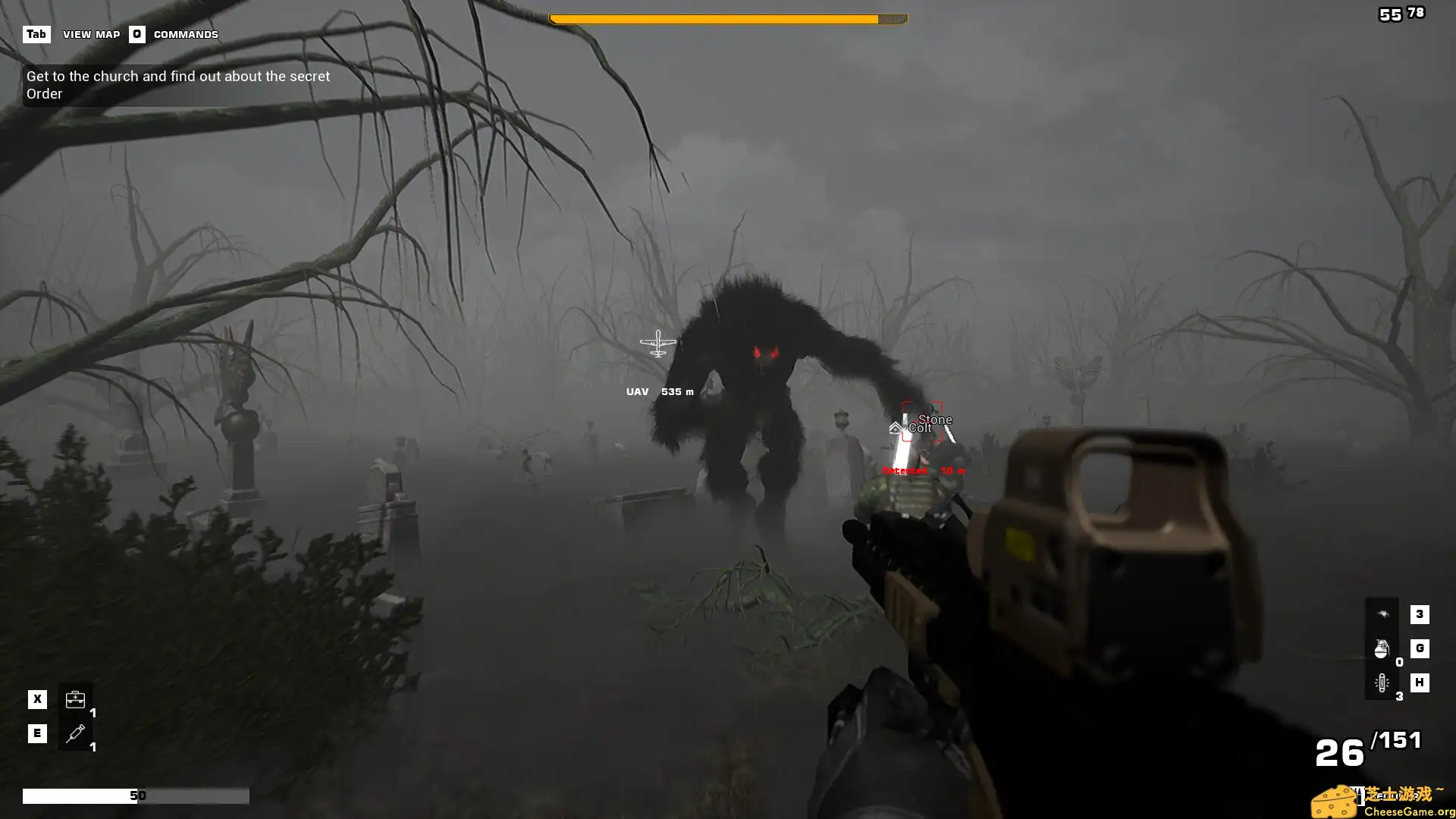The width and height of the screenshot is (1456, 819).
Task: Click the grenade equipment icon
Action: (1383, 649)
